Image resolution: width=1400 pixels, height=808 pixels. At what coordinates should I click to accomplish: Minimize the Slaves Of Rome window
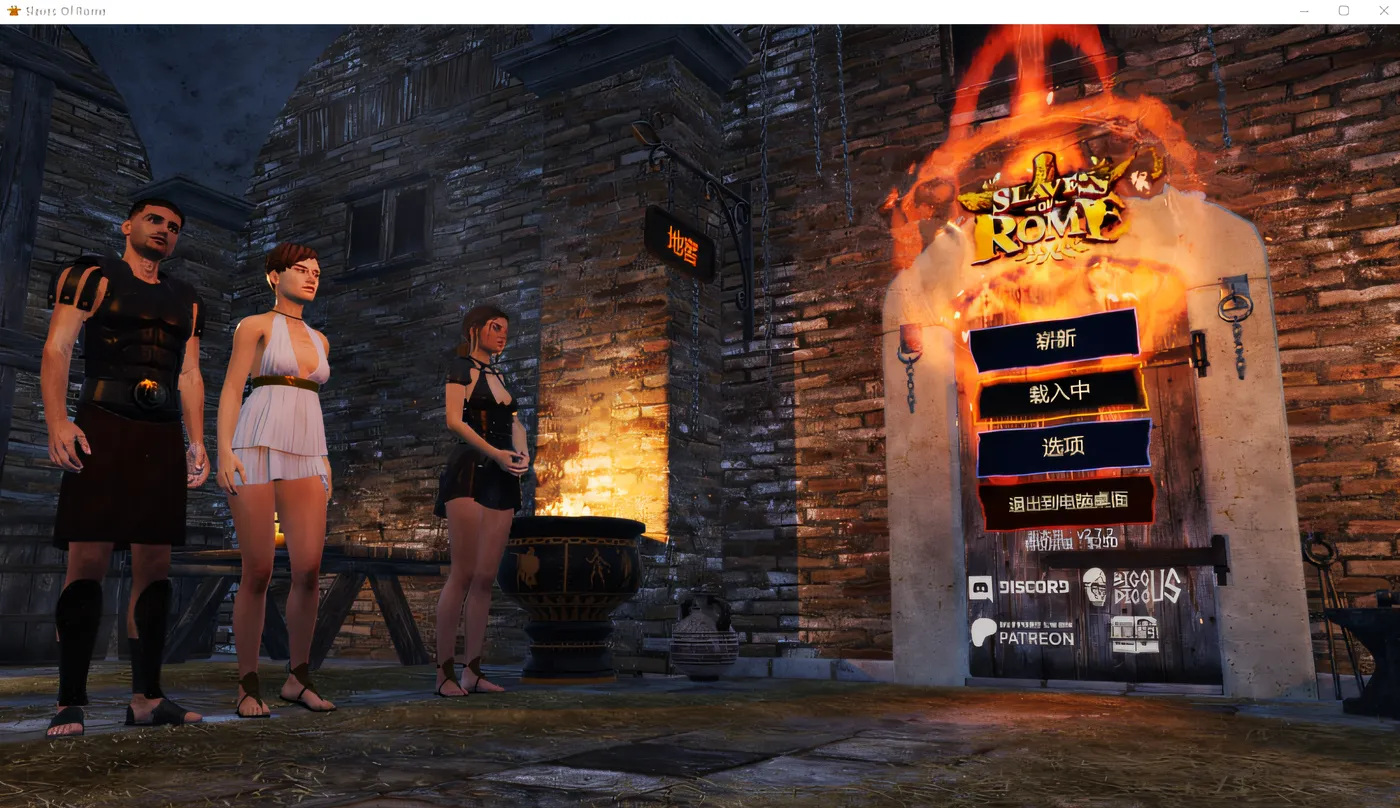pos(1304,10)
